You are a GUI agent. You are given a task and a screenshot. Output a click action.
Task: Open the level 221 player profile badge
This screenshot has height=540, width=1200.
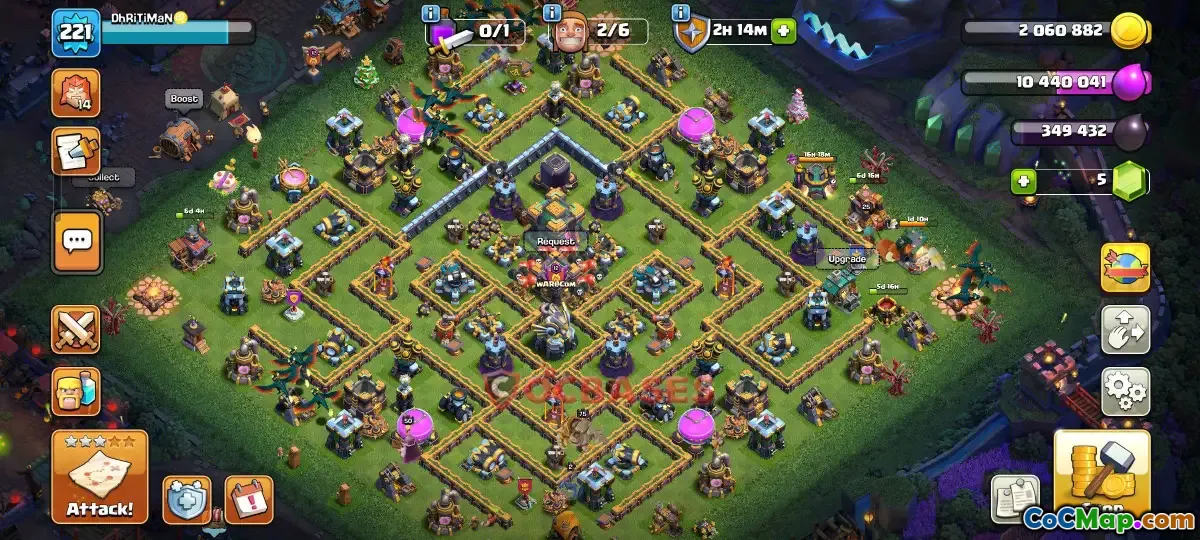(76, 33)
